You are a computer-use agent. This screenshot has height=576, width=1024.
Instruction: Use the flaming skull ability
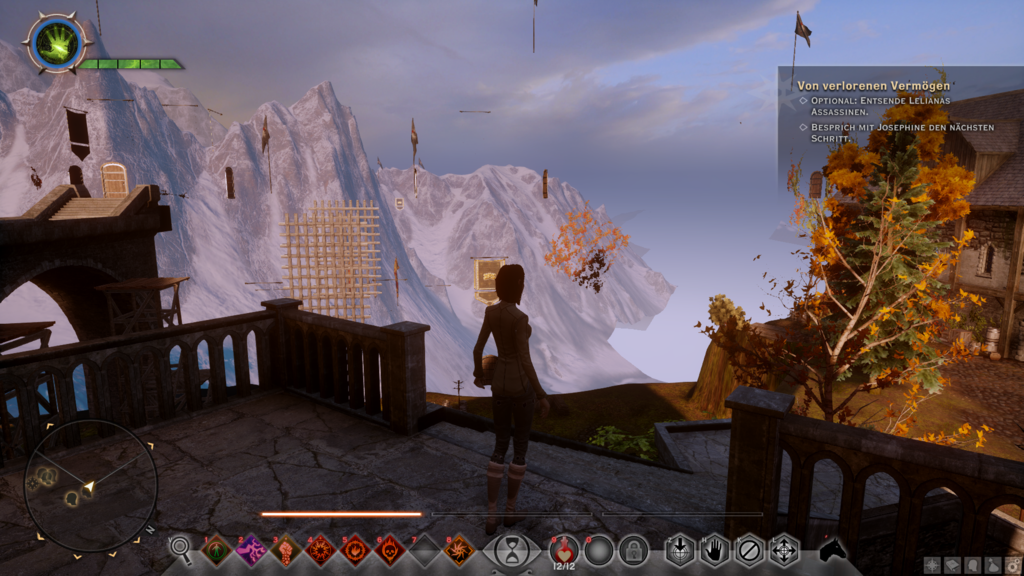[390, 549]
